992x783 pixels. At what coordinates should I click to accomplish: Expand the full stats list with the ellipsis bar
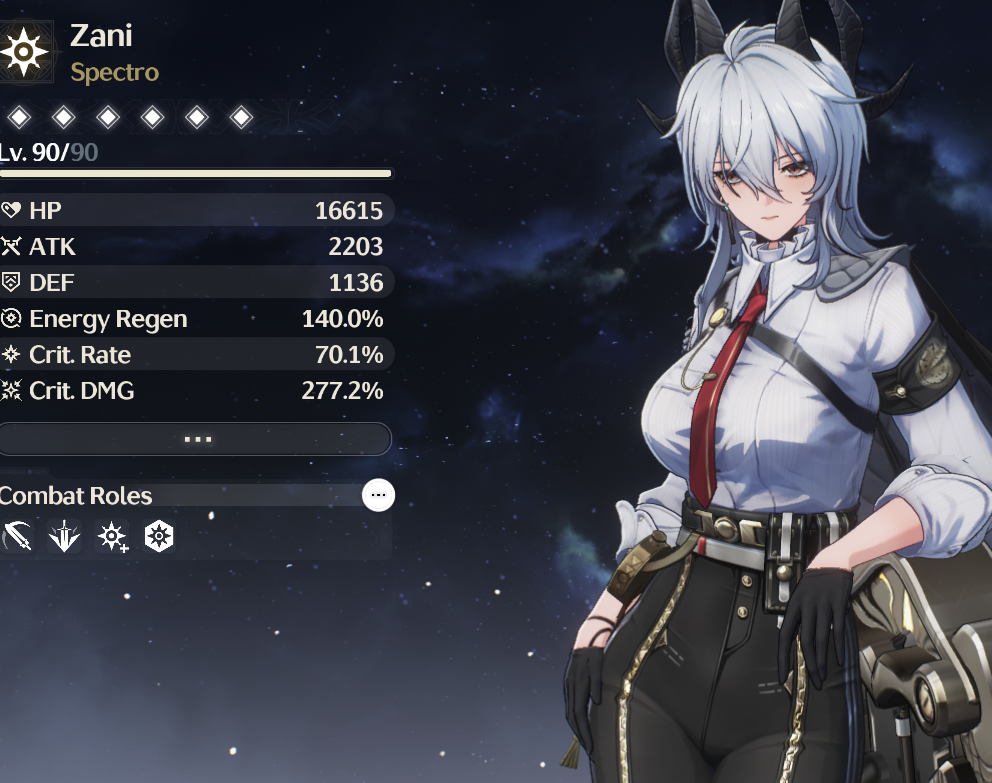pos(196,439)
